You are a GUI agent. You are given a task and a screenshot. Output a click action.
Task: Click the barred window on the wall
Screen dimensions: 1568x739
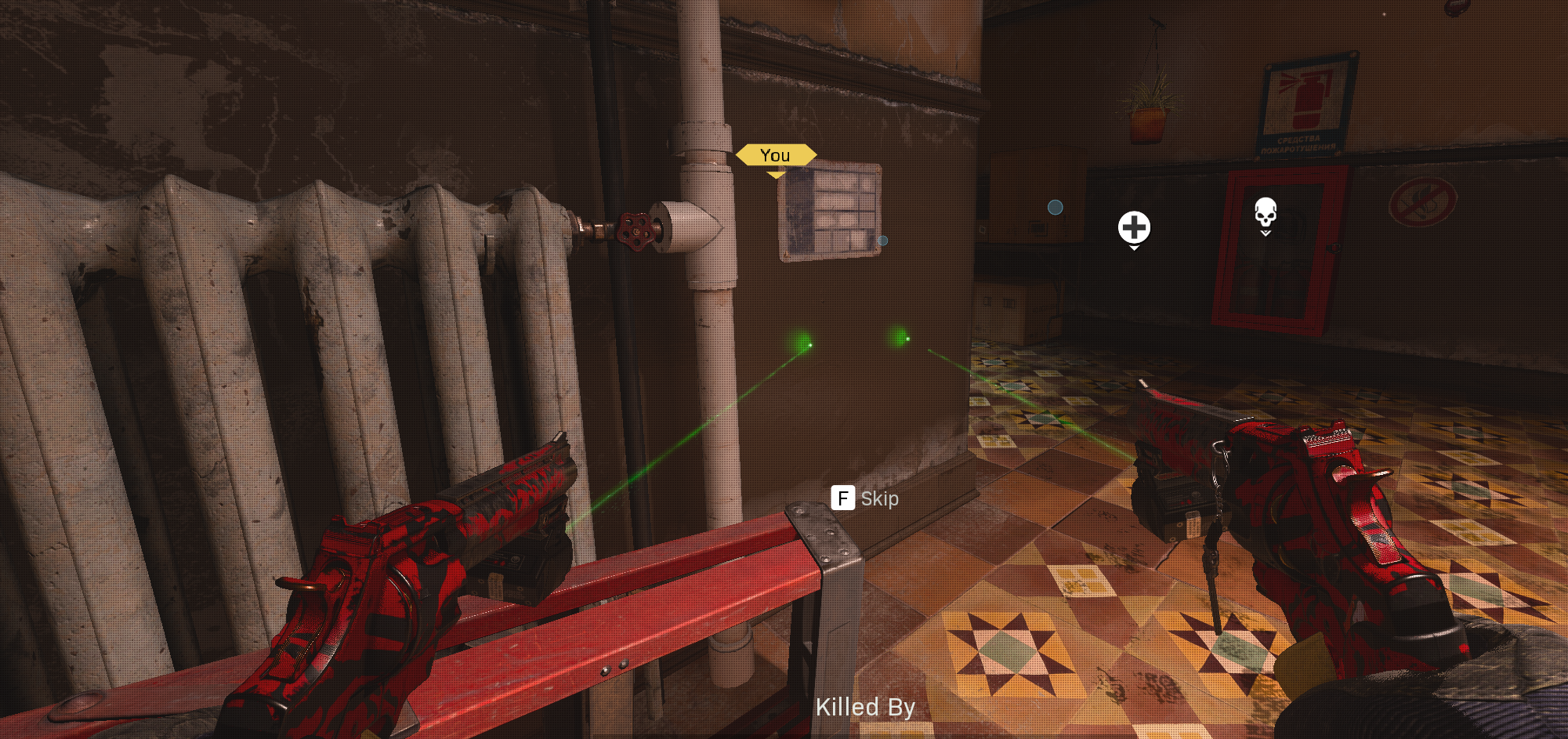click(x=831, y=209)
